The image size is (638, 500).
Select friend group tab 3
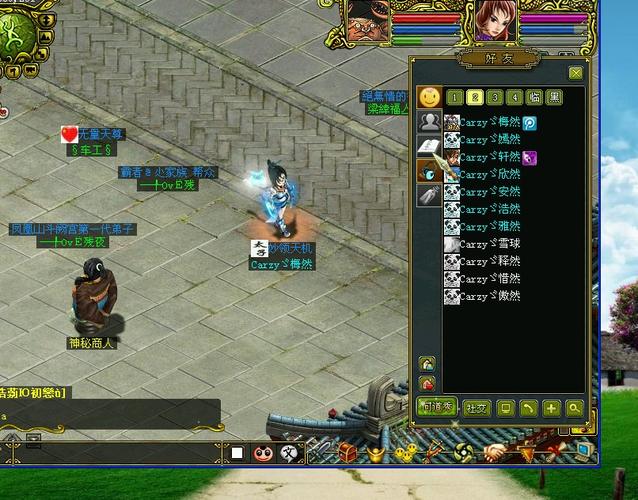coord(495,97)
